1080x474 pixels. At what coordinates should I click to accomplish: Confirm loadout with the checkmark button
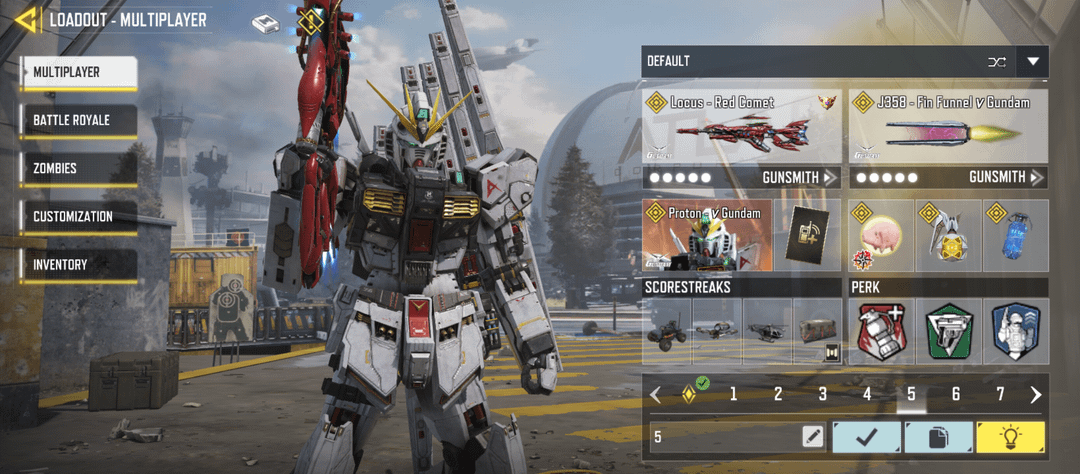click(865, 436)
